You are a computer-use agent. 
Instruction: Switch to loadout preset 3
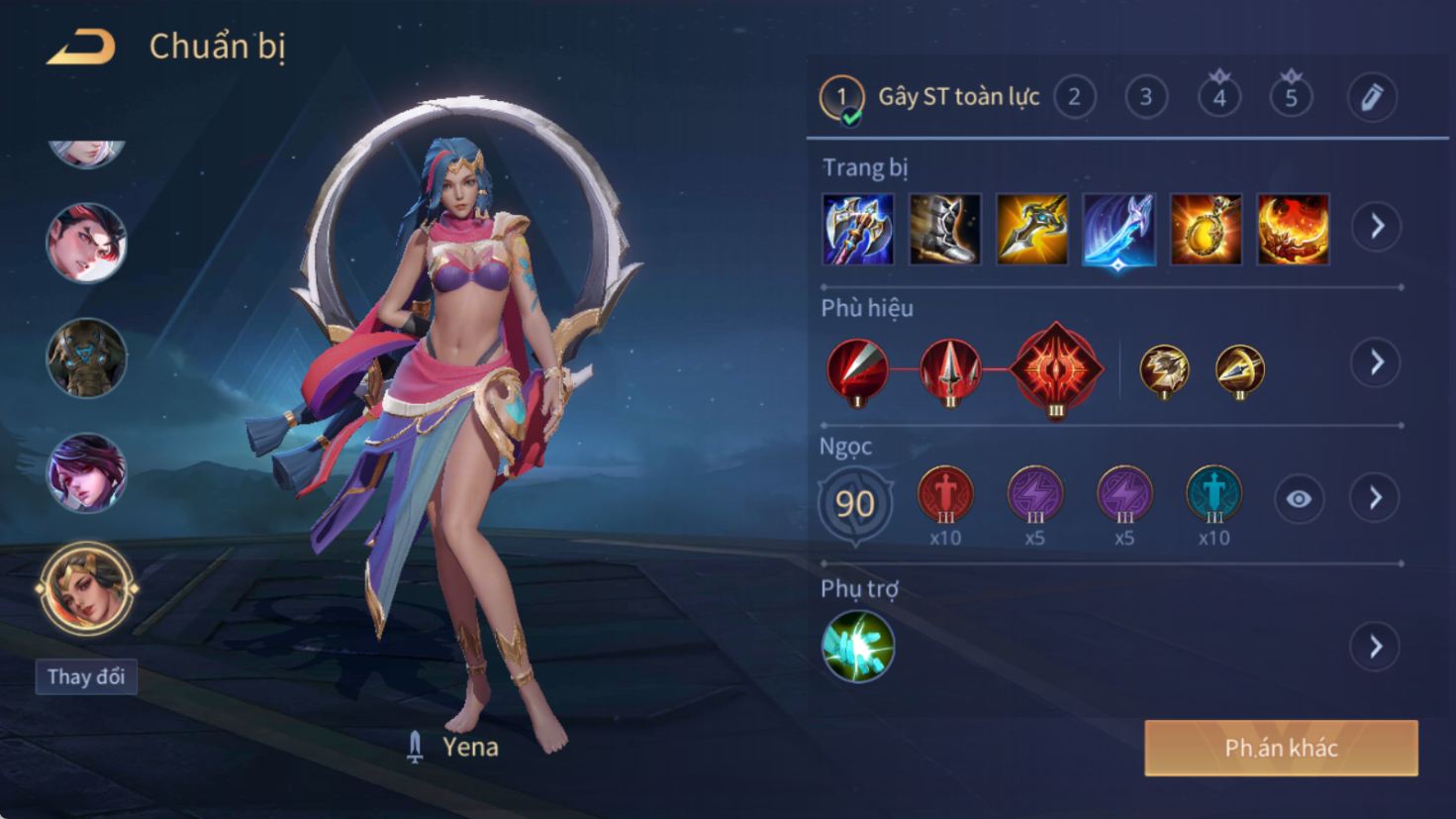coord(1146,97)
